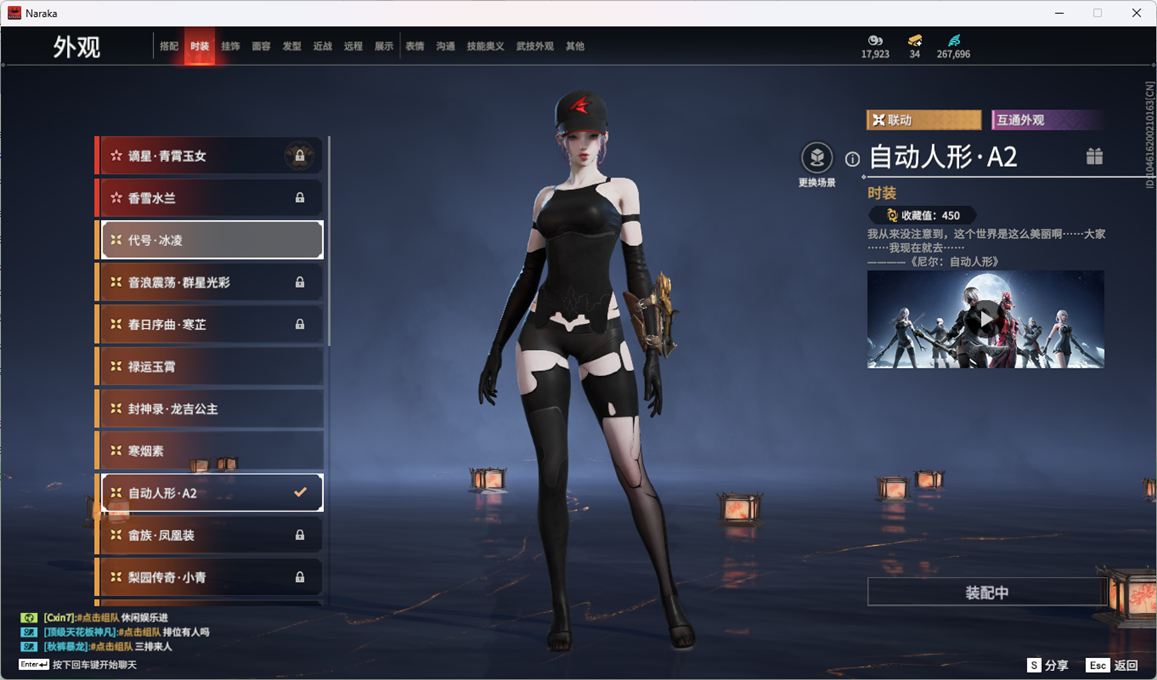This screenshot has width=1157, height=680.
Task: Go to the 近战 tab
Action: pyautogui.click(x=322, y=46)
